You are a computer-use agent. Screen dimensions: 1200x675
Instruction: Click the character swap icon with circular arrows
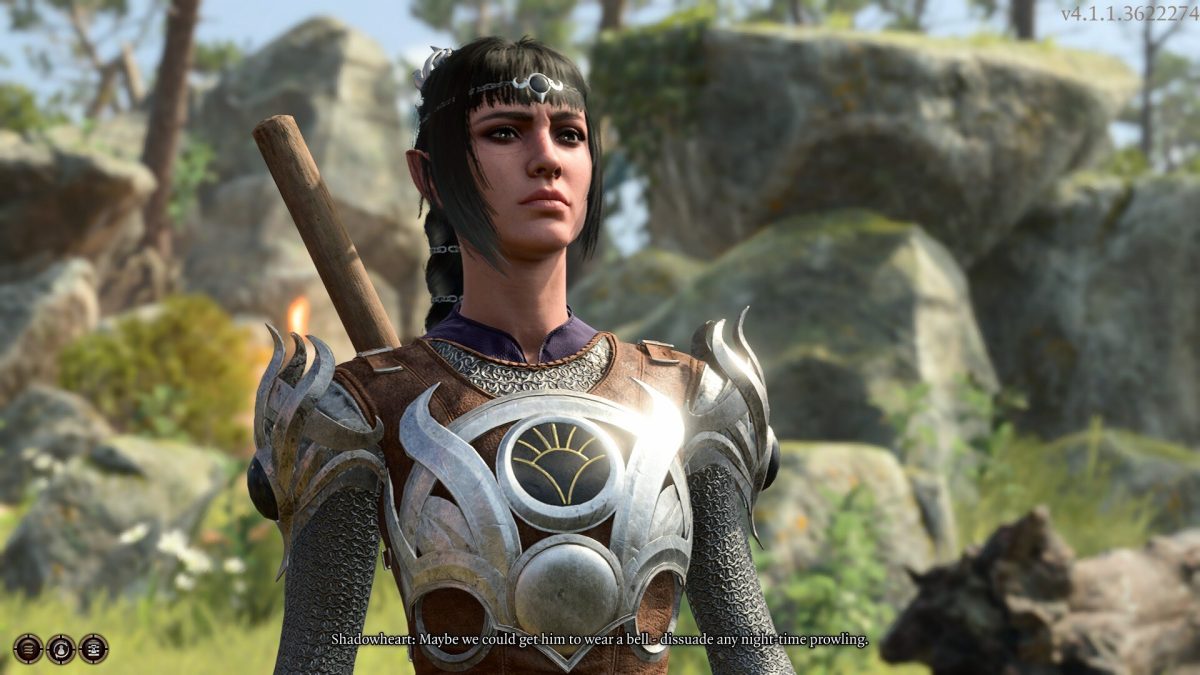point(61,649)
